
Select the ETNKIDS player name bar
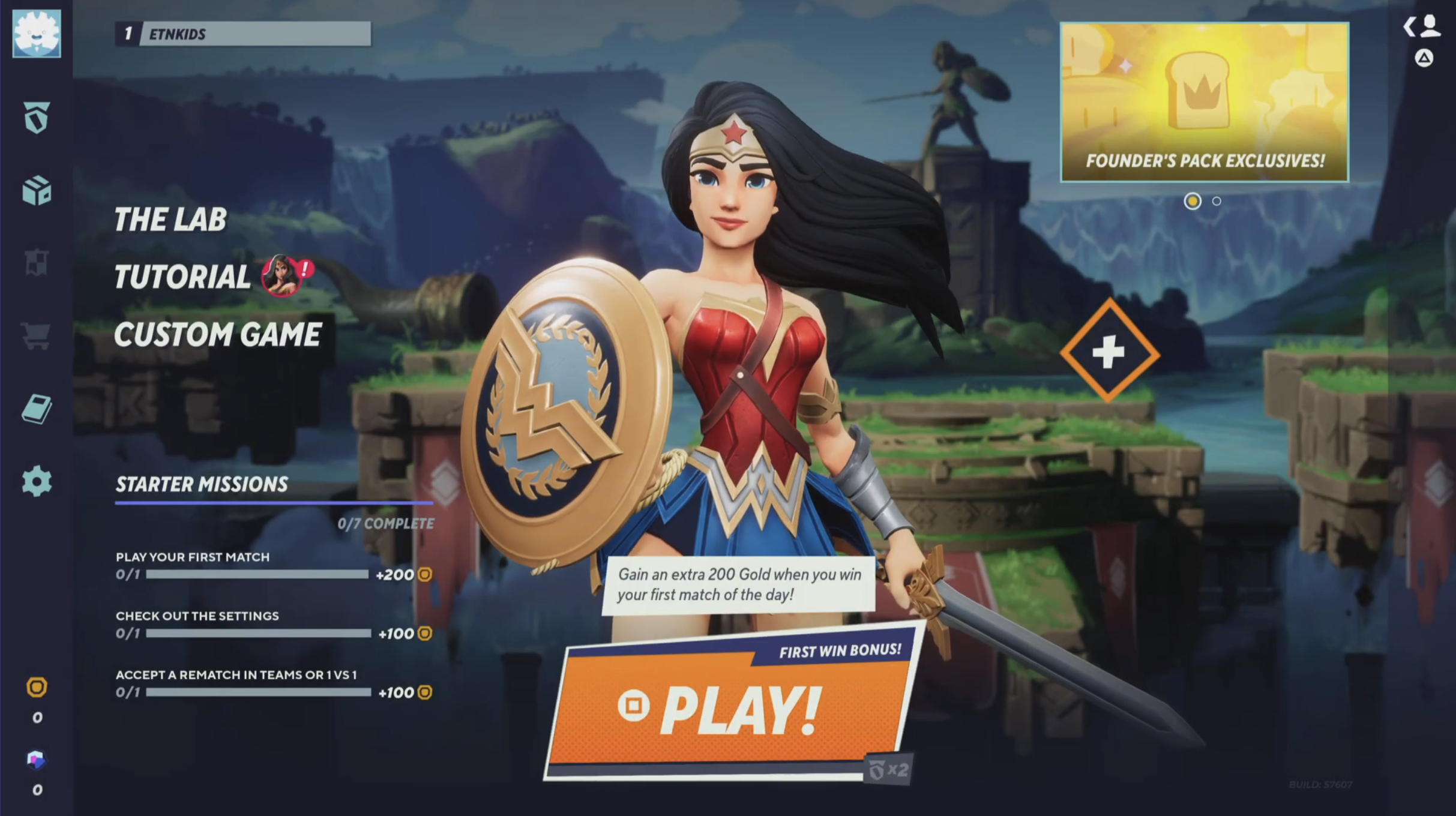point(243,34)
